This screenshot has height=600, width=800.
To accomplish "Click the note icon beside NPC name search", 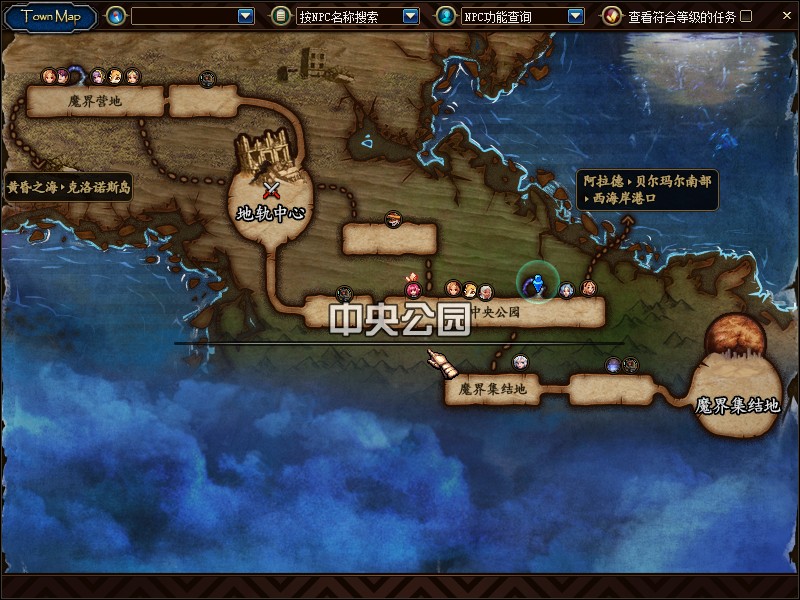I will point(281,16).
